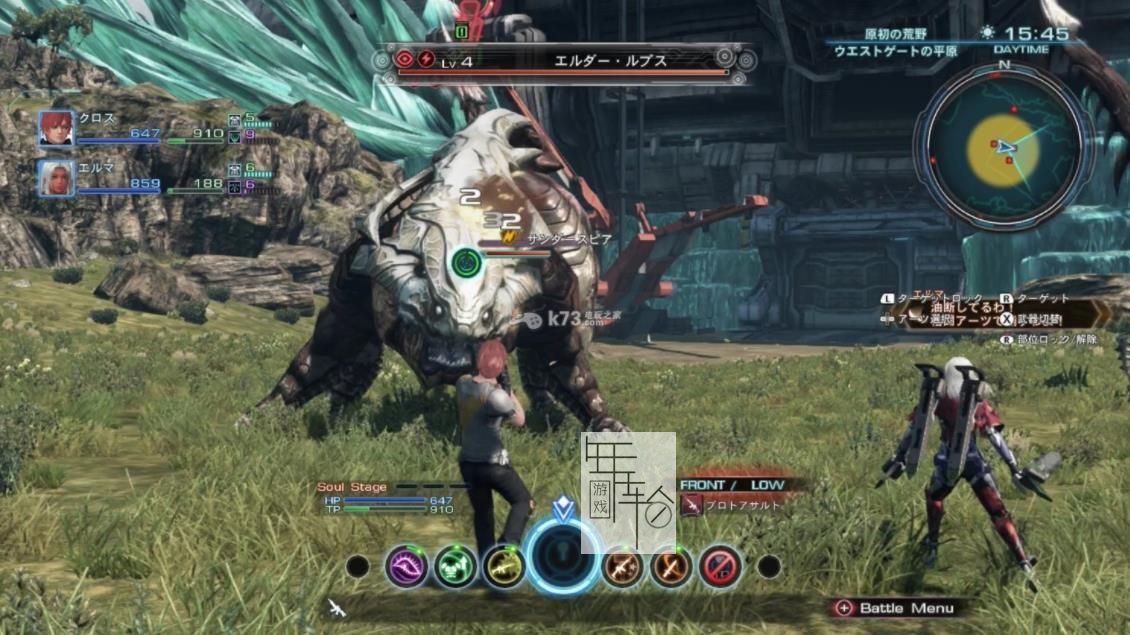Click the green target lock-on reticle

tap(465, 263)
